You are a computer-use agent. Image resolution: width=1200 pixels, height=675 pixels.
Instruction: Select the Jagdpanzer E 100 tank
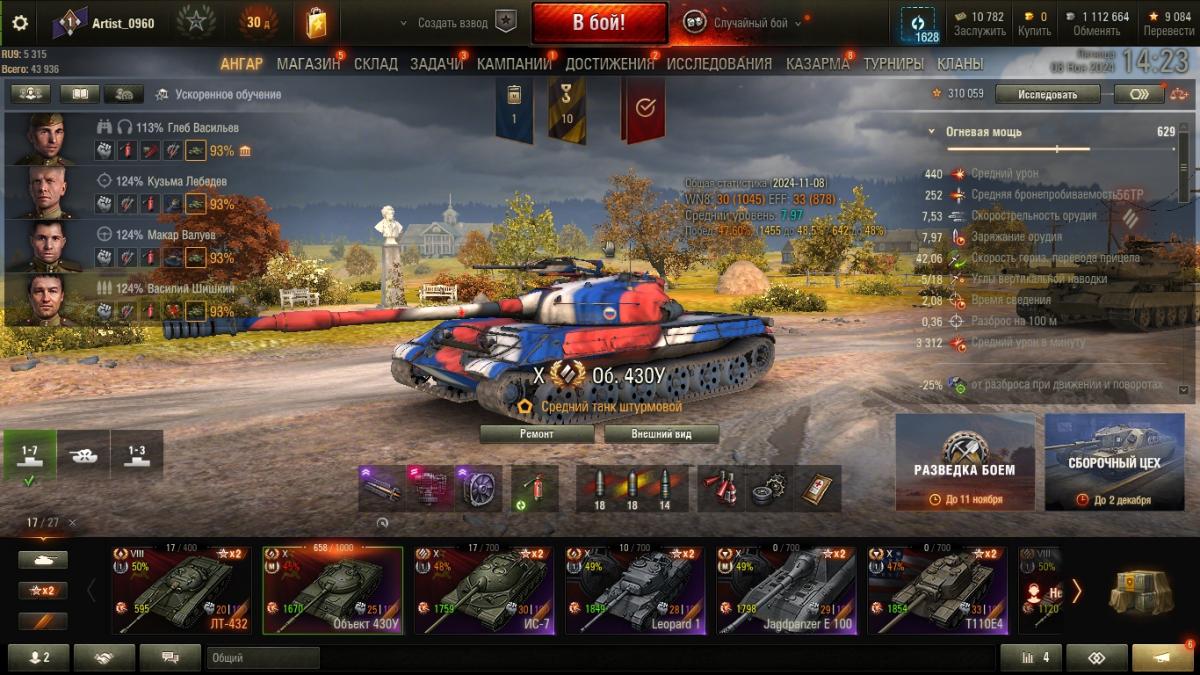coord(786,590)
